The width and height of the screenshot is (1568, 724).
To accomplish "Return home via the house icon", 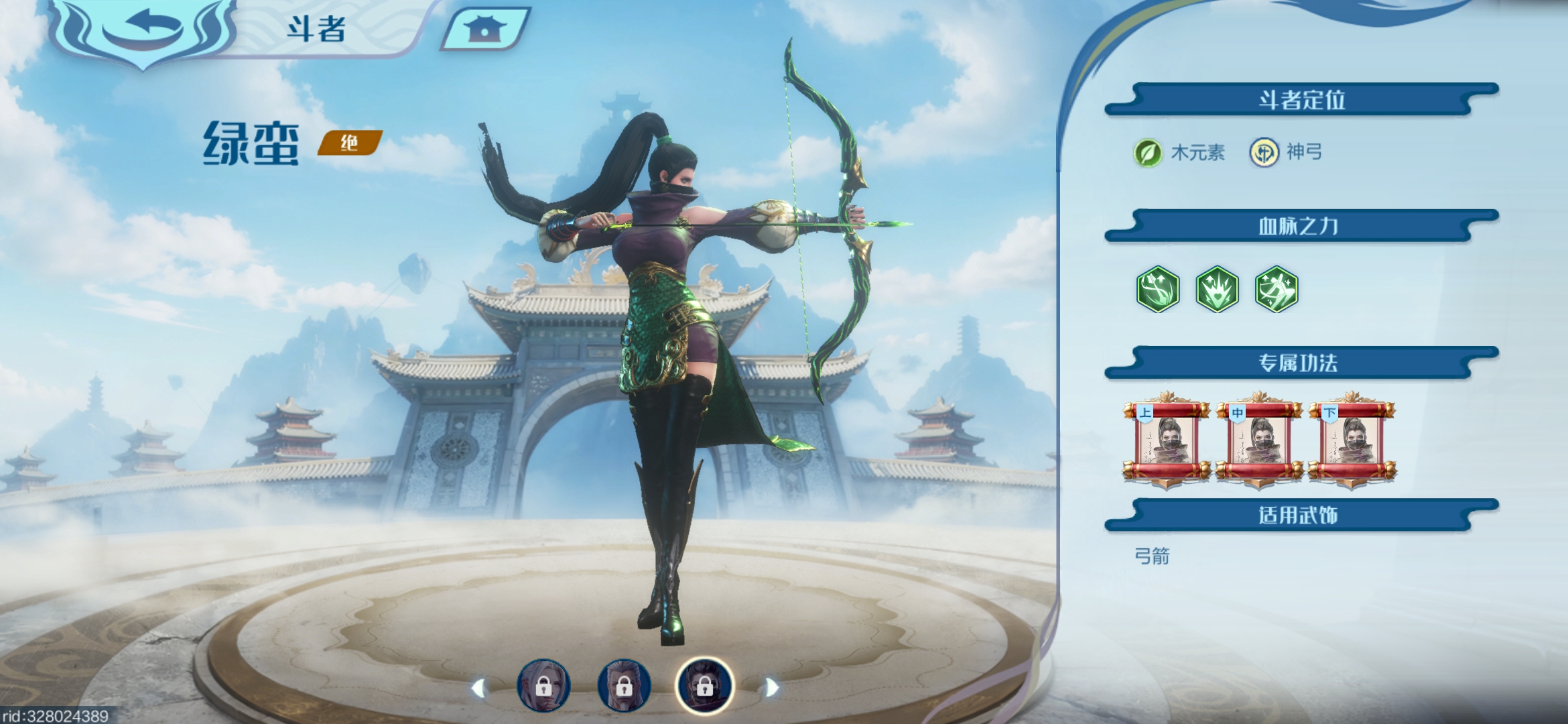I will pyautogui.click(x=484, y=29).
